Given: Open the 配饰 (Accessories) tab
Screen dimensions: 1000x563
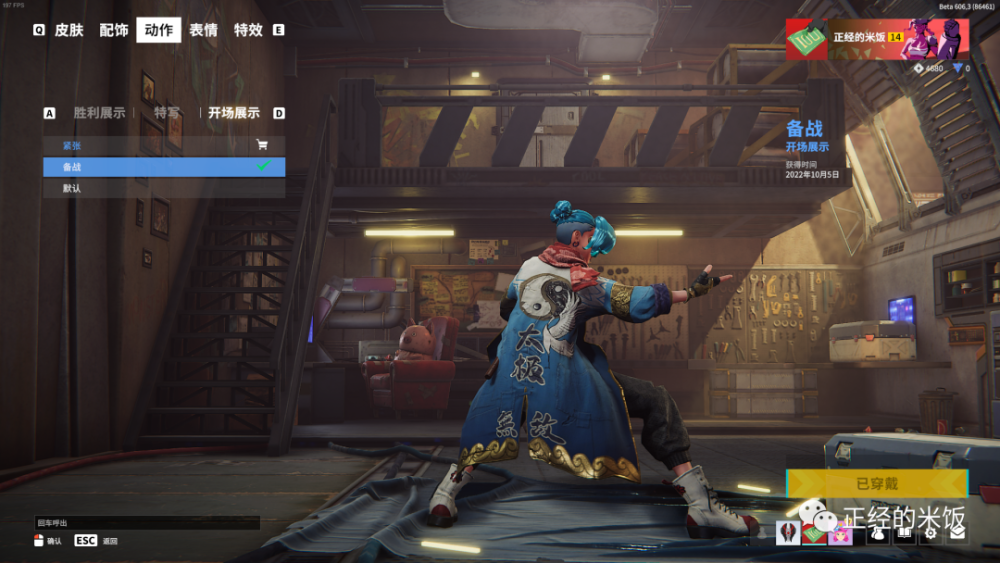Looking at the screenshot, I should tap(114, 30).
